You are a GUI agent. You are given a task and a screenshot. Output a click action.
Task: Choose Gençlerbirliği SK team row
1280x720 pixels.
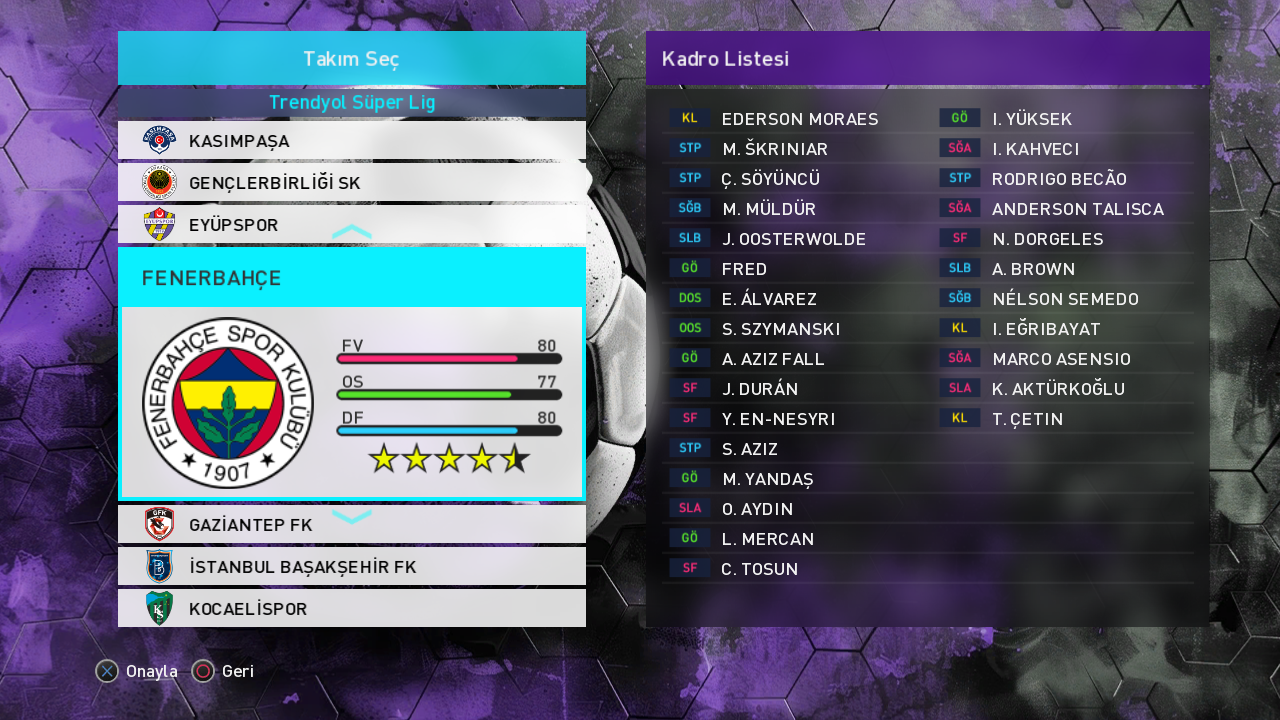[x=351, y=183]
